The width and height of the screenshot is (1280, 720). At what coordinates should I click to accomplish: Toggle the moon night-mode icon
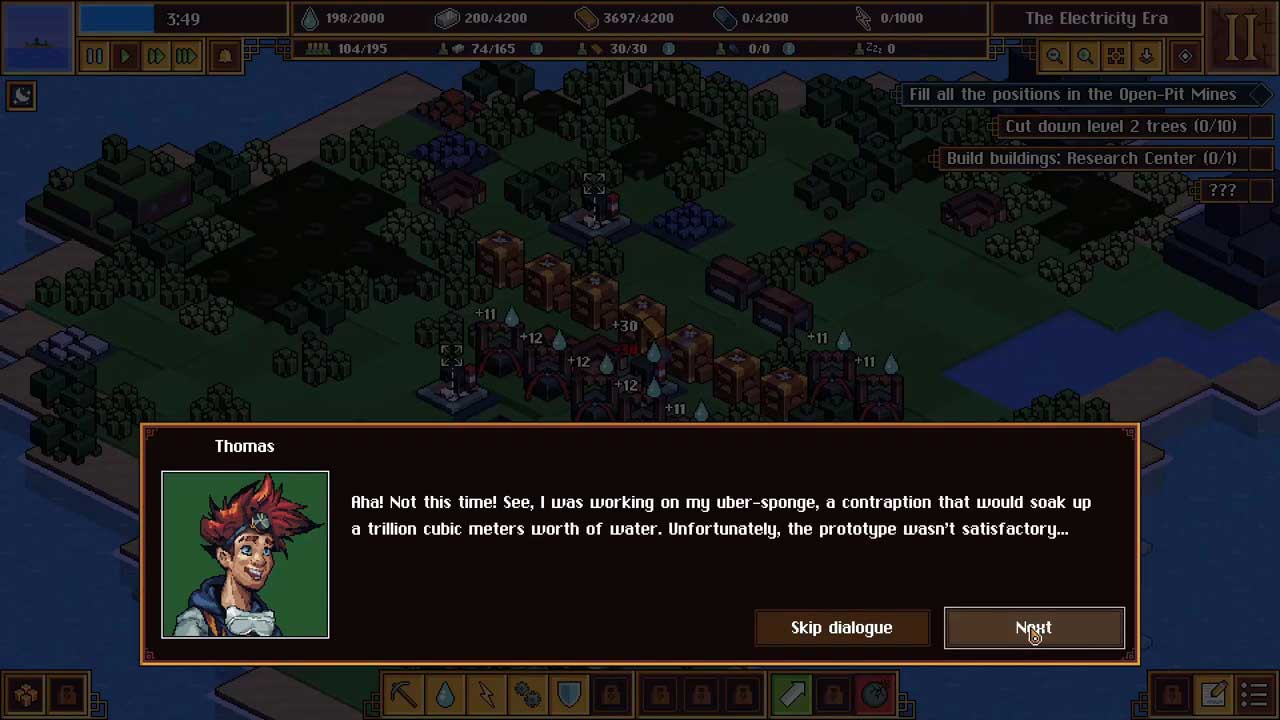[22, 95]
